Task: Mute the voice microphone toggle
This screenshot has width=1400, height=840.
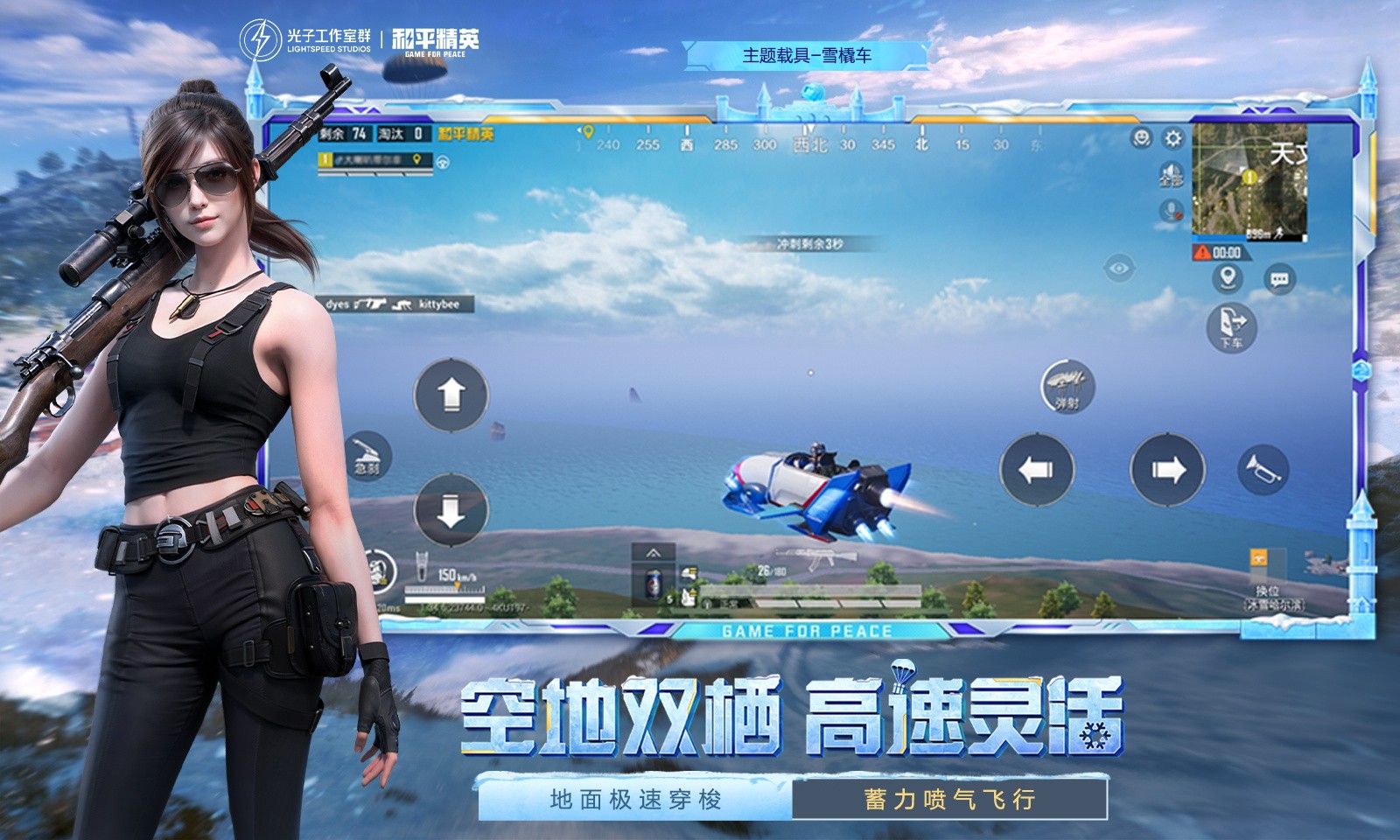Action: click(1171, 210)
